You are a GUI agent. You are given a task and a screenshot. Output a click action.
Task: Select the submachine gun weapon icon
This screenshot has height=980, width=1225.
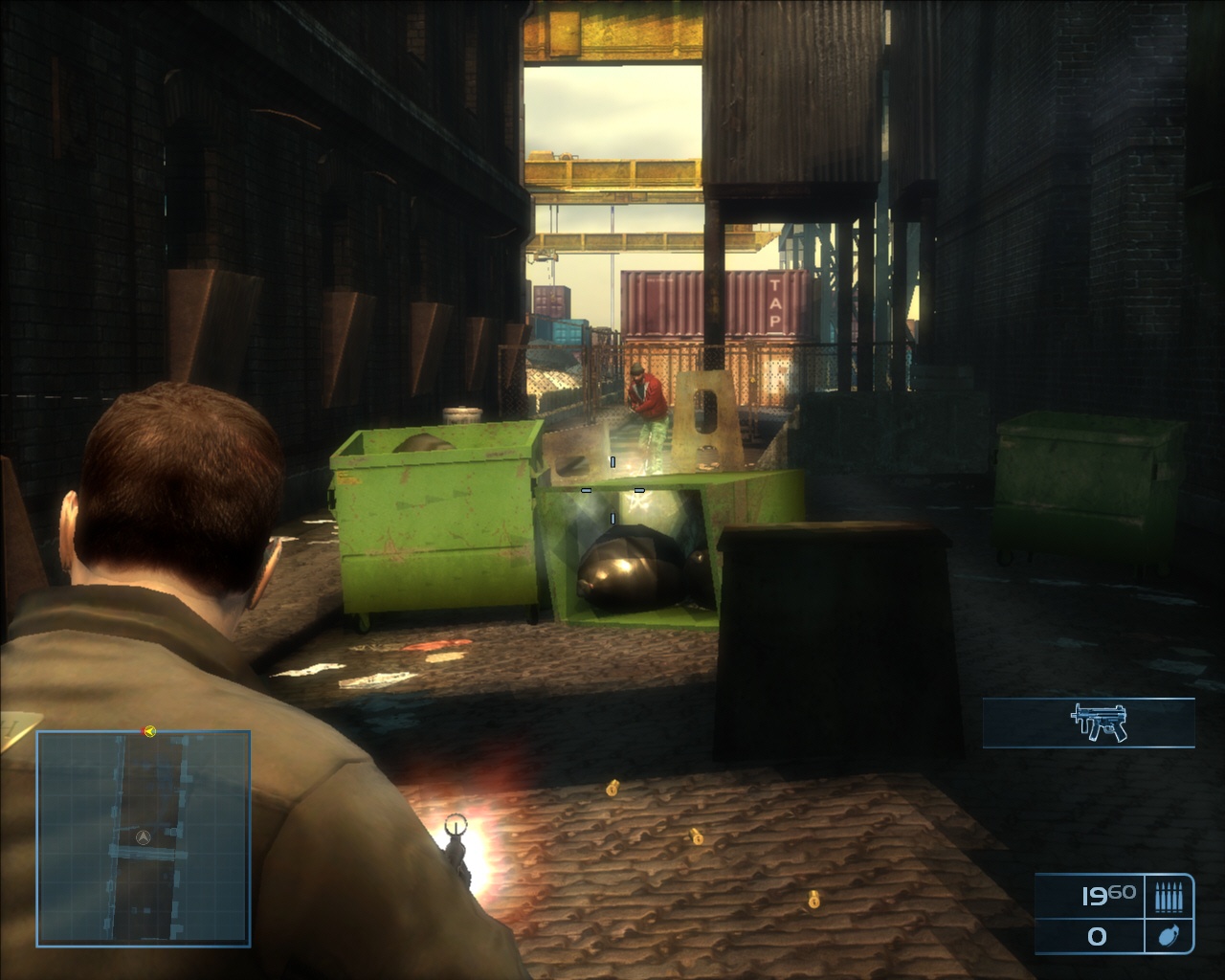1101,723
